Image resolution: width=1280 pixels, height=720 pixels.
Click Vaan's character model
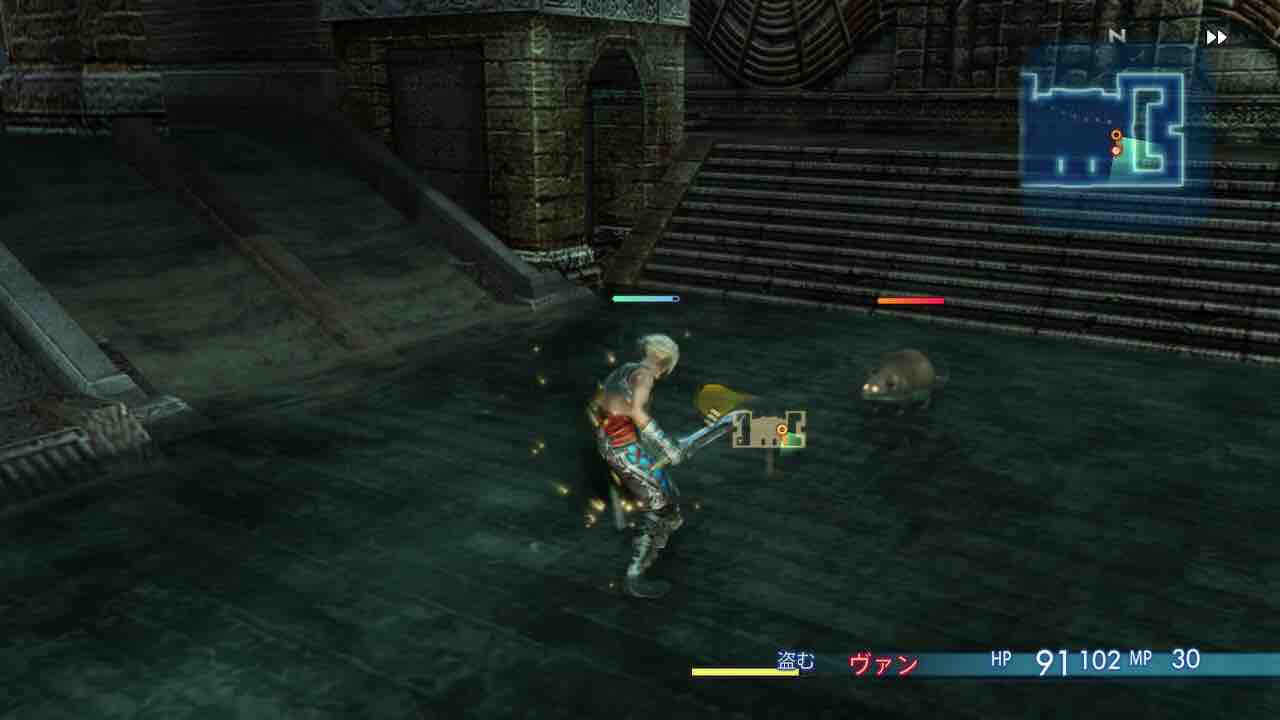point(630,440)
